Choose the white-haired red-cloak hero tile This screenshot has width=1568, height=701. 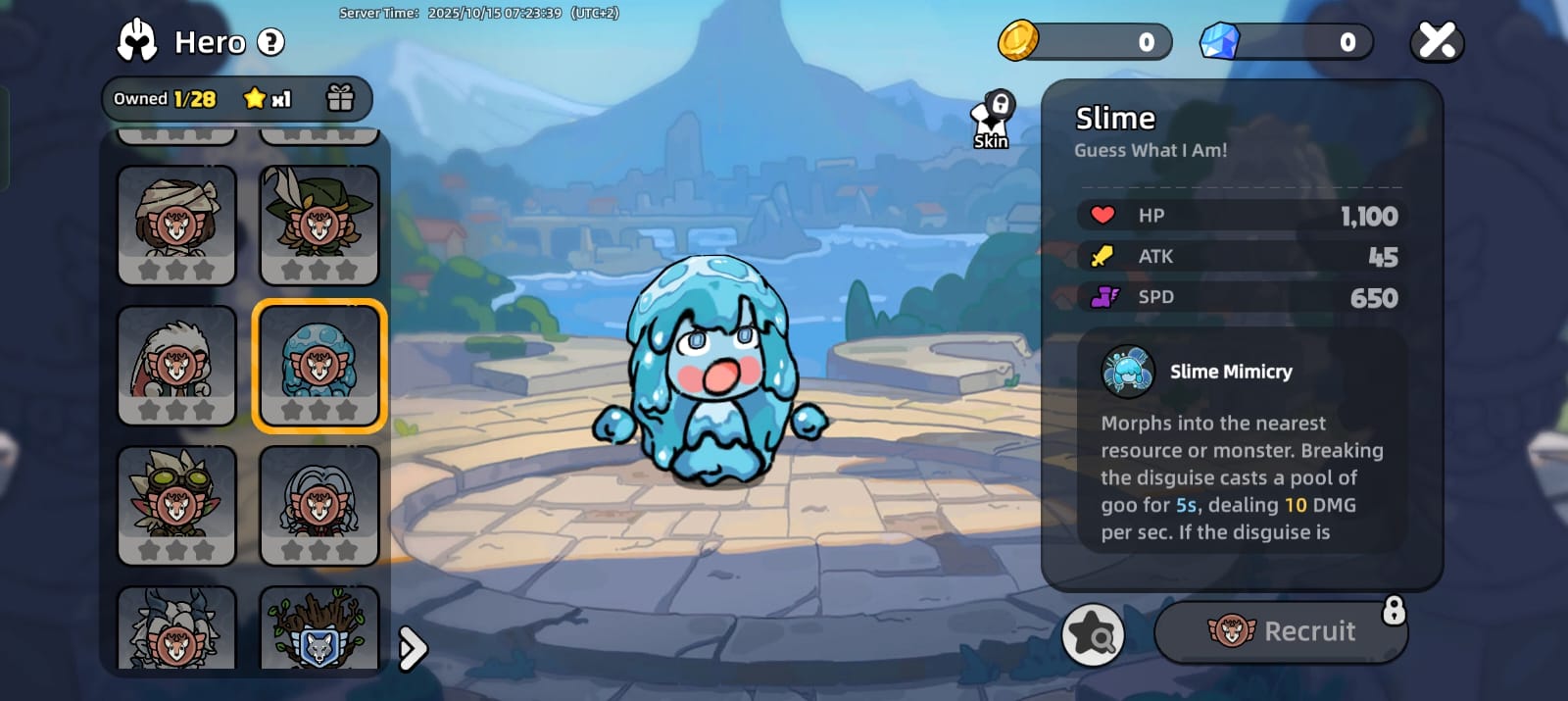pyautogui.click(x=176, y=365)
